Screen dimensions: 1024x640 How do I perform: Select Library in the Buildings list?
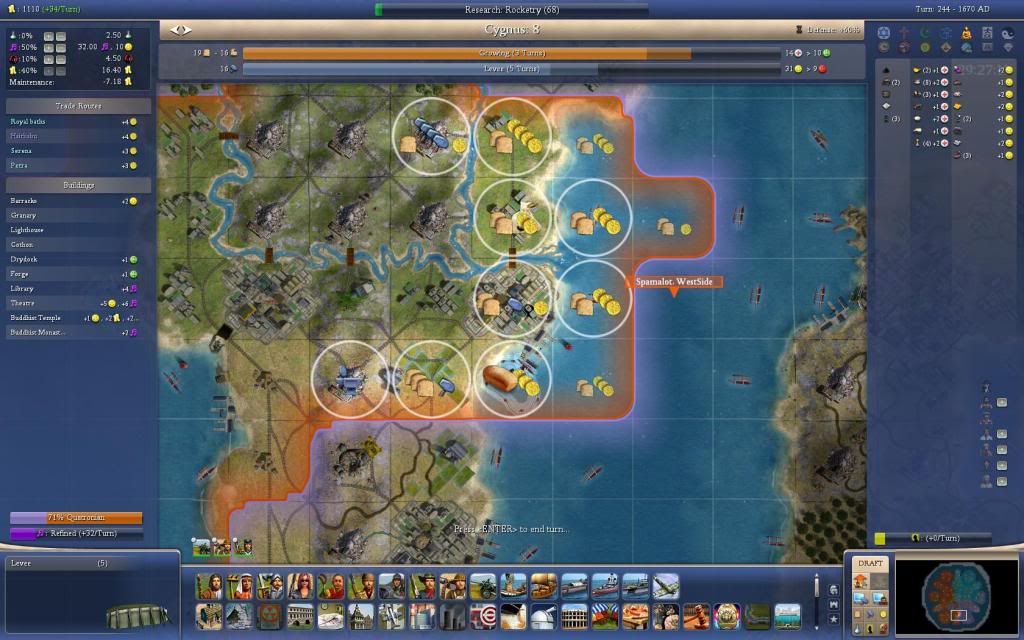[x=22, y=288]
